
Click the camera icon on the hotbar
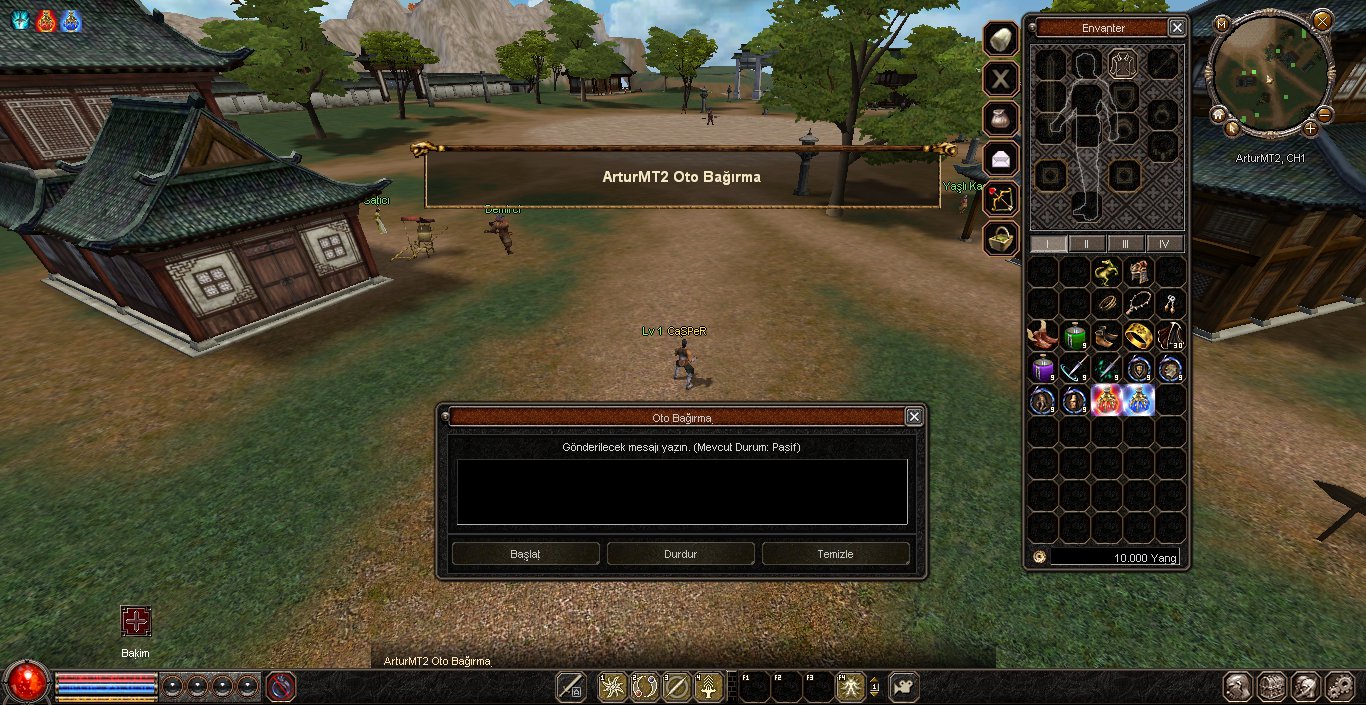pos(904,687)
